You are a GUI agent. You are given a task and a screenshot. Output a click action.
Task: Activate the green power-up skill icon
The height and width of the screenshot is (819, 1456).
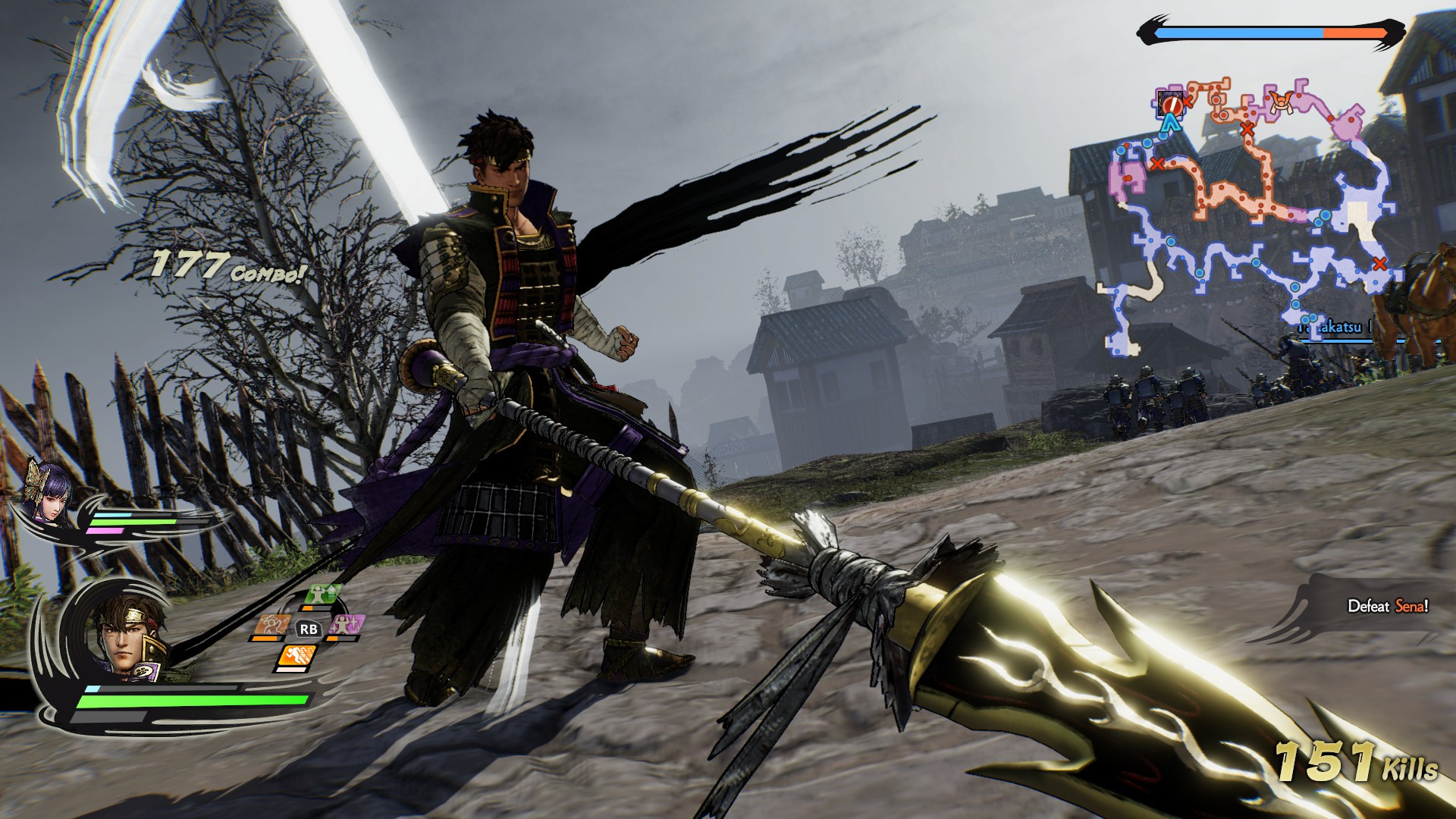click(x=322, y=595)
